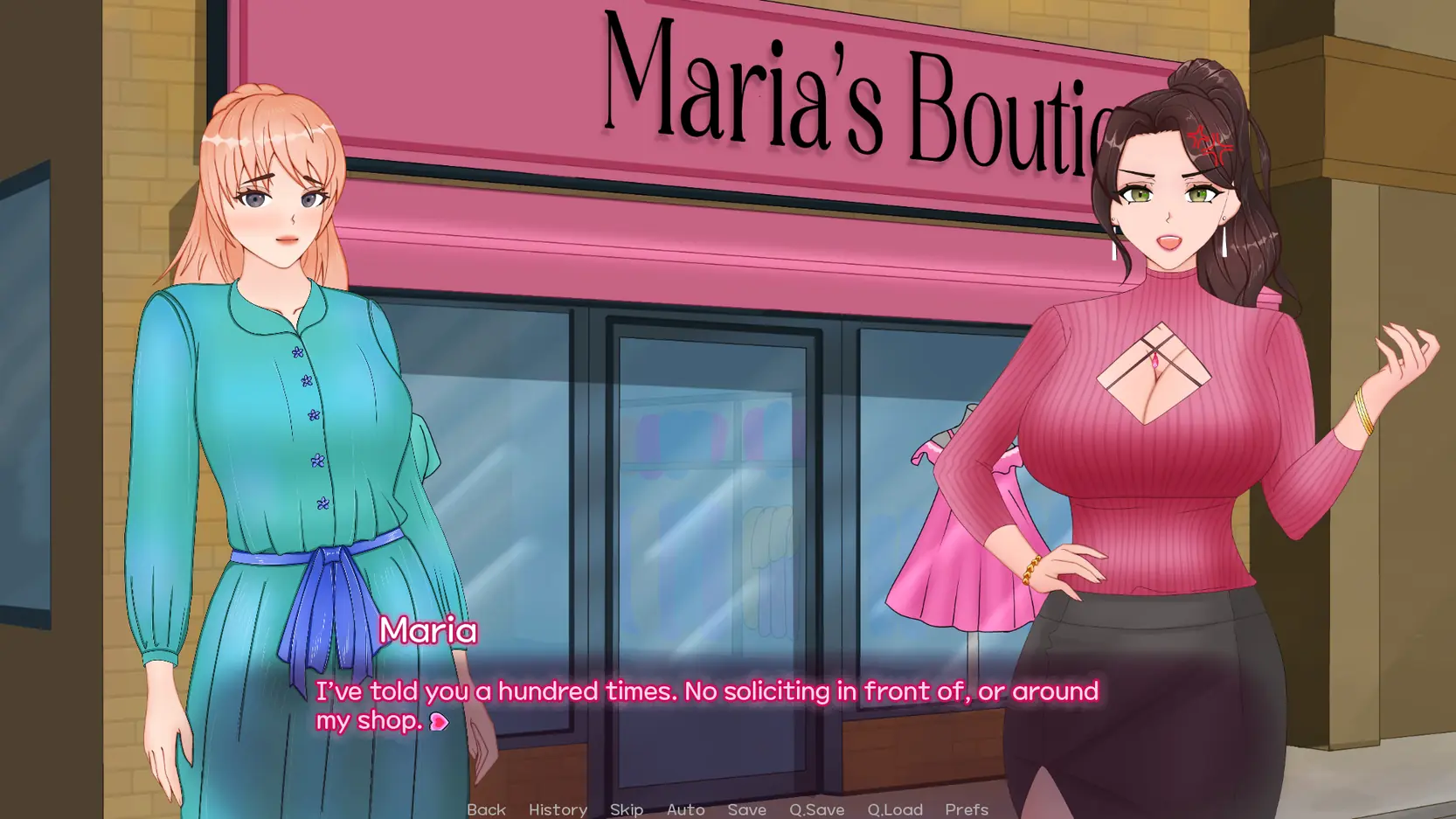Go back one dialogue line

(486, 809)
